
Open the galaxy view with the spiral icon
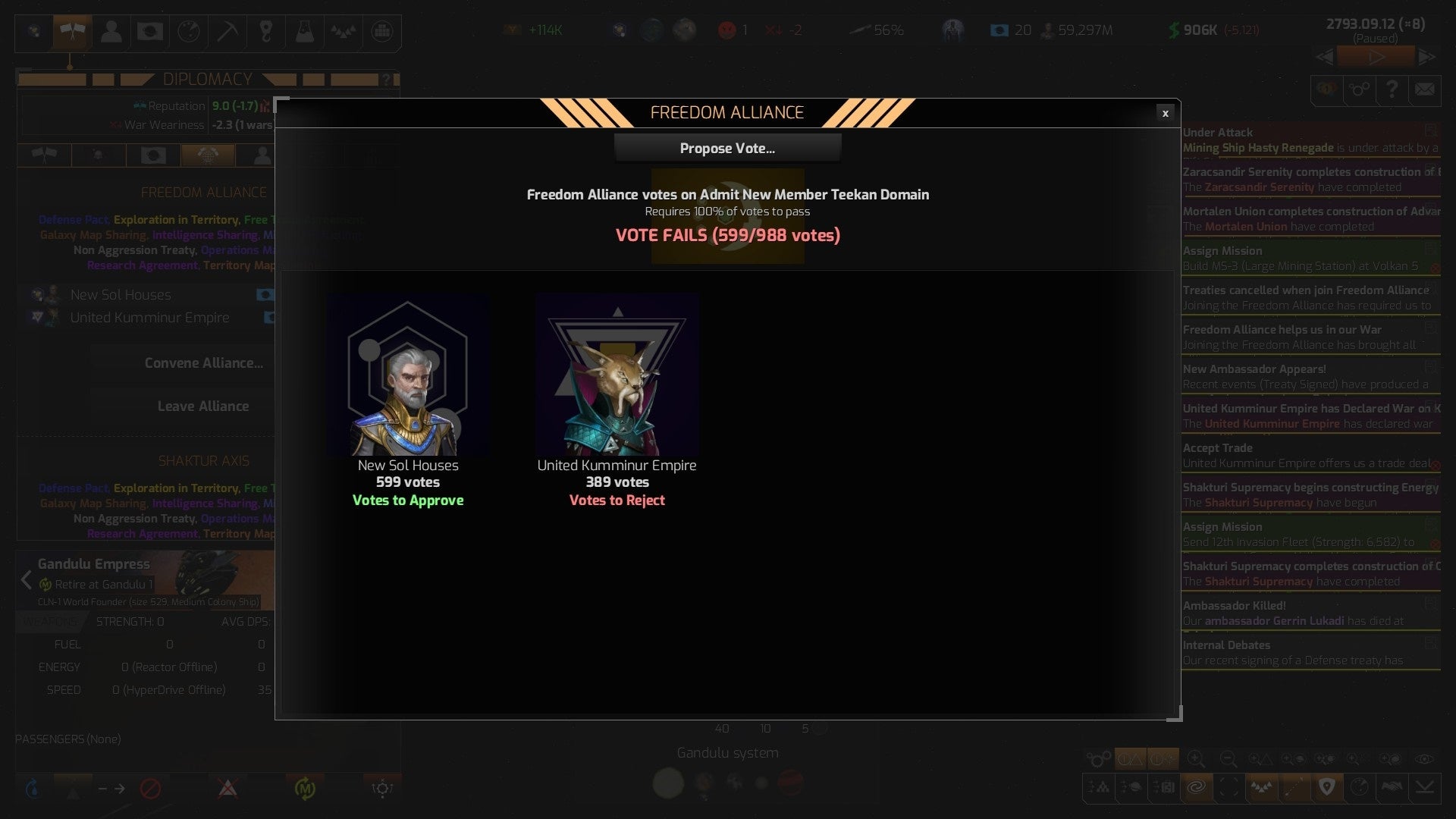pyautogui.click(x=1197, y=787)
